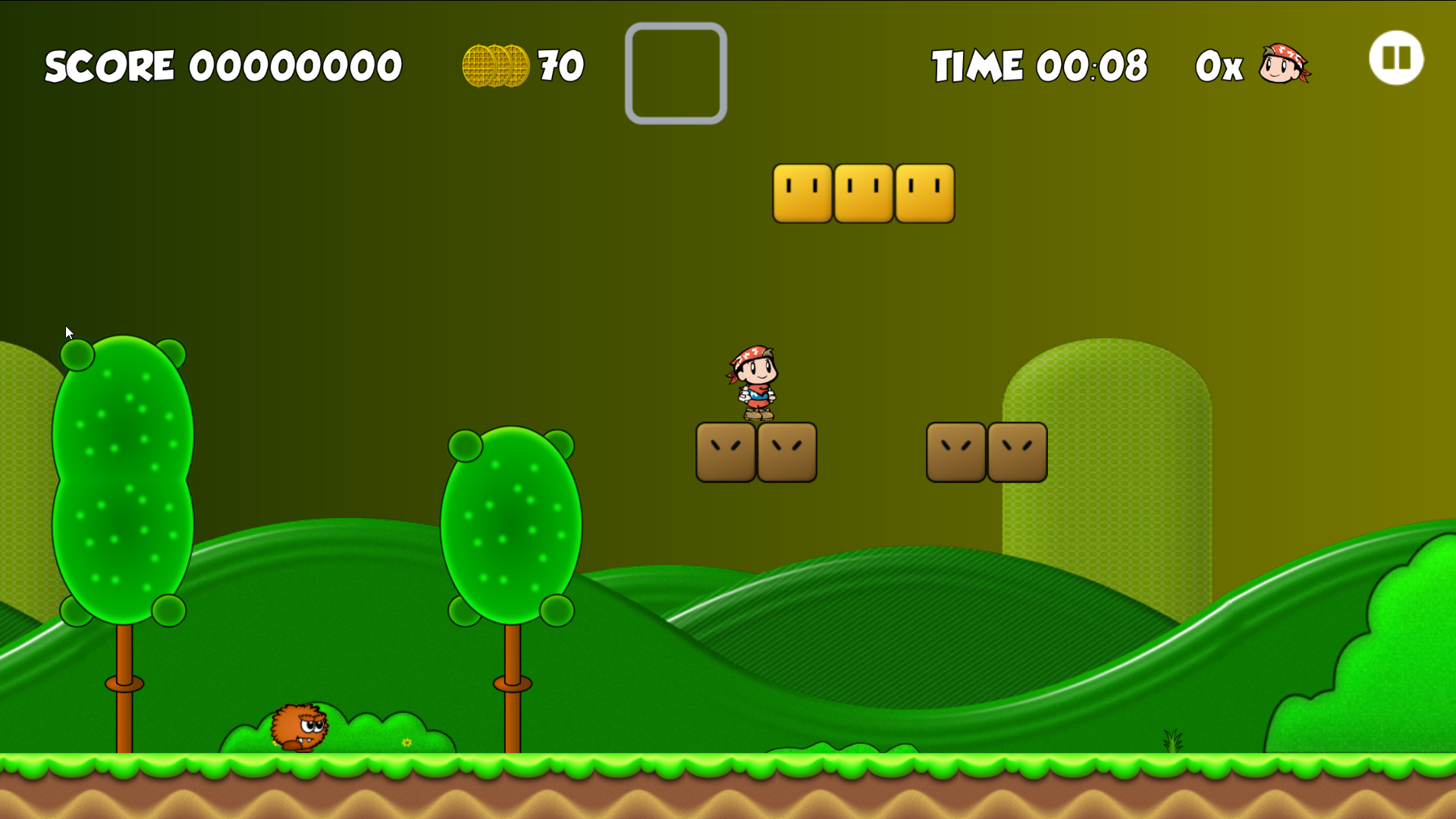The image size is (1456, 819).
Task: Select the right pair of brown blocks
Action: (x=986, y=452)
